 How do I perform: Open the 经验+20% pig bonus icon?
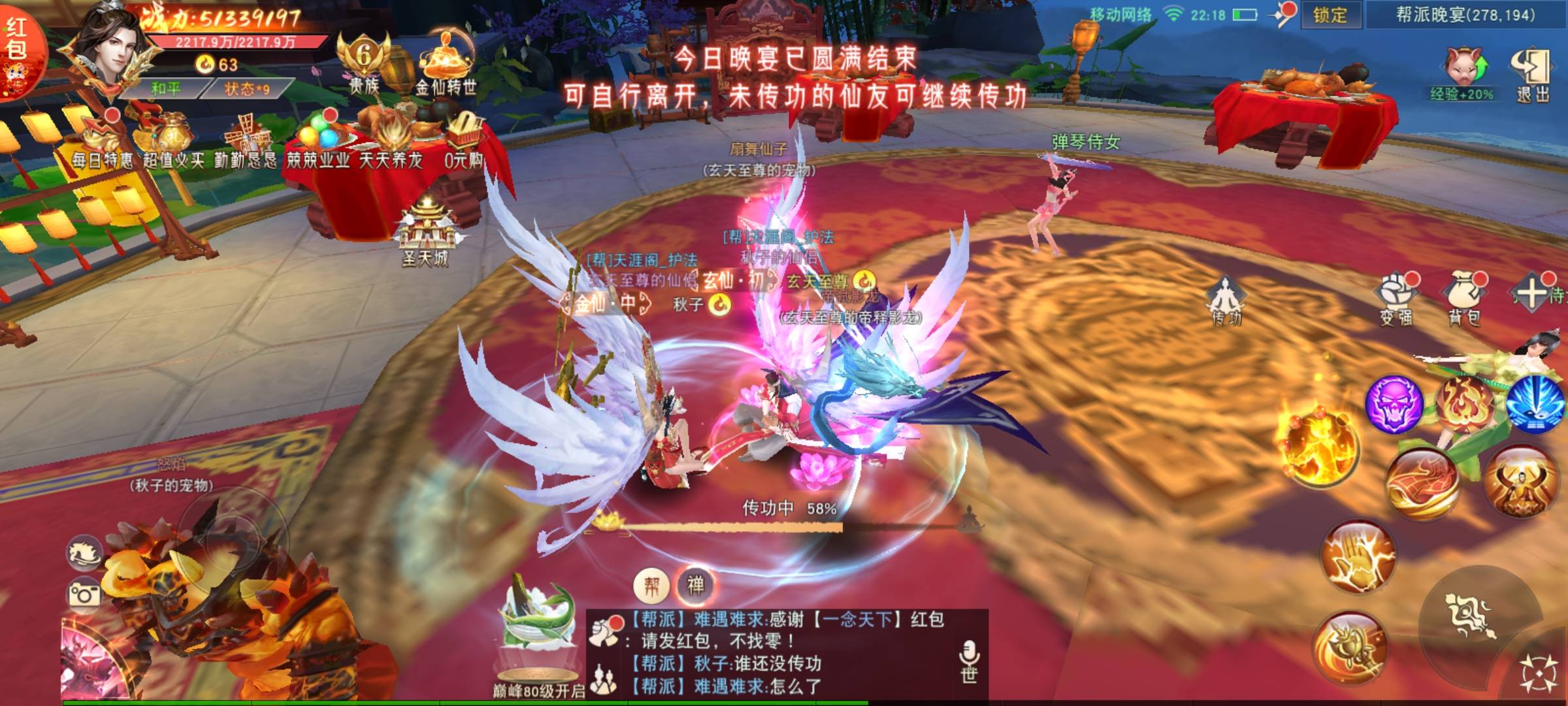tap(1462, 73)
